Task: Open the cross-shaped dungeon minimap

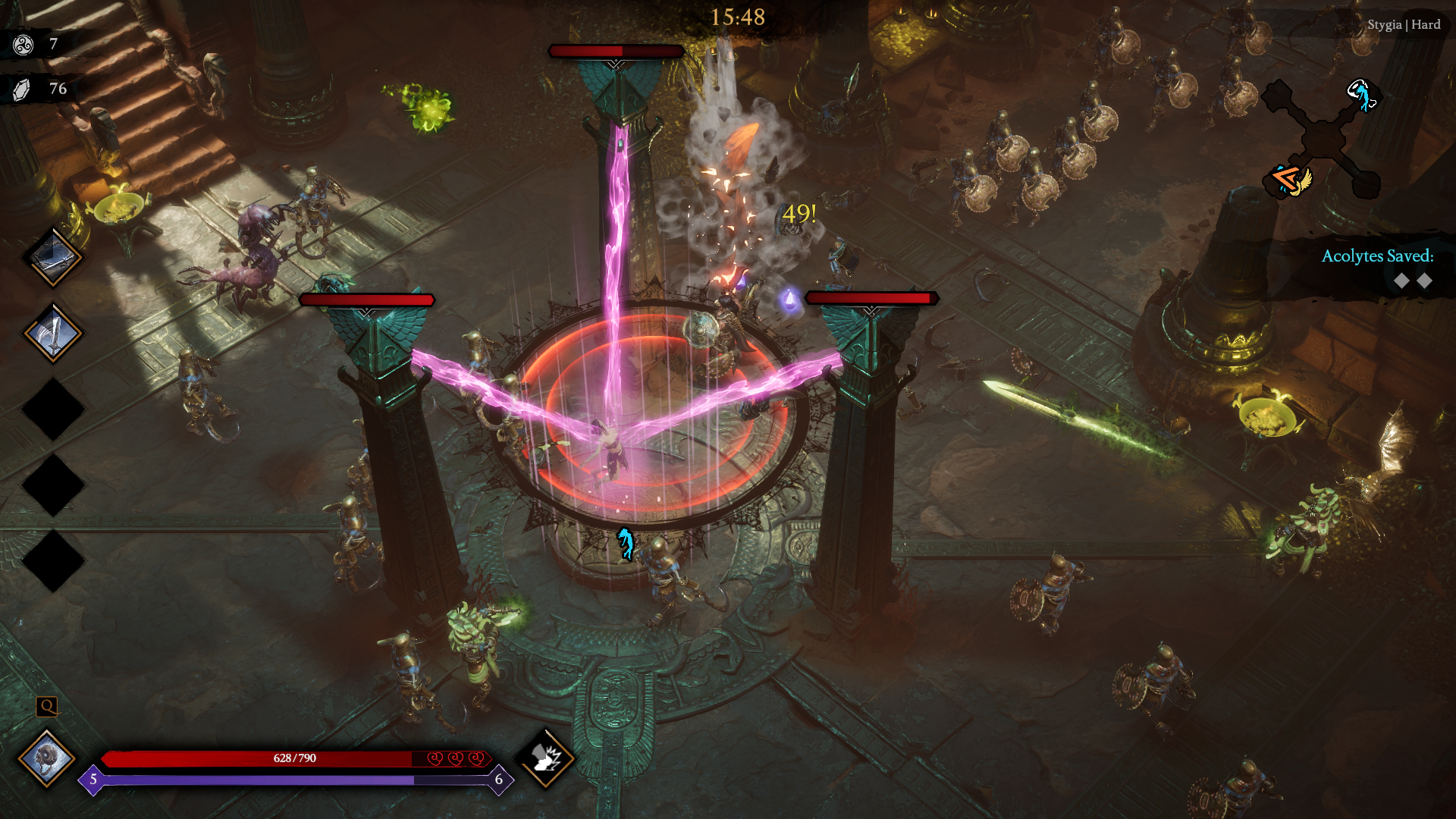Action: click(x=1323, y=140)
